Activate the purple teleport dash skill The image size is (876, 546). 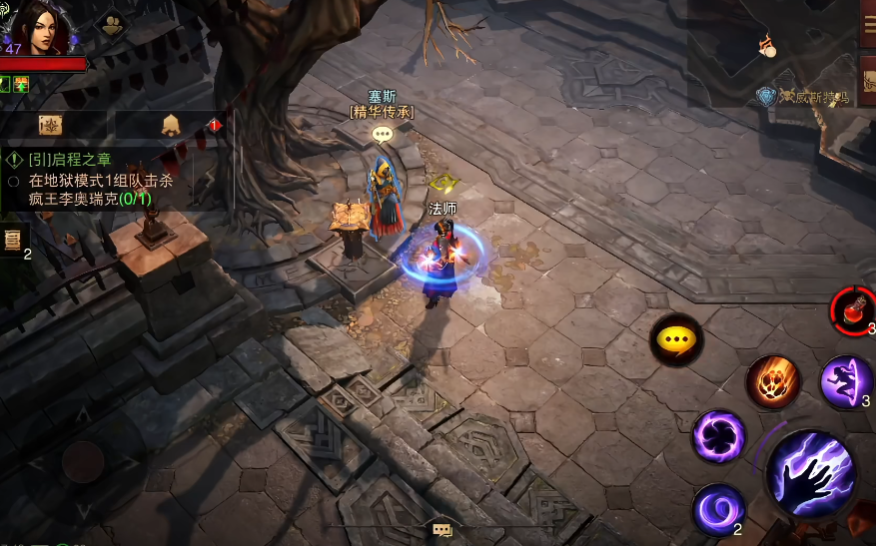(x=846, y=381)
